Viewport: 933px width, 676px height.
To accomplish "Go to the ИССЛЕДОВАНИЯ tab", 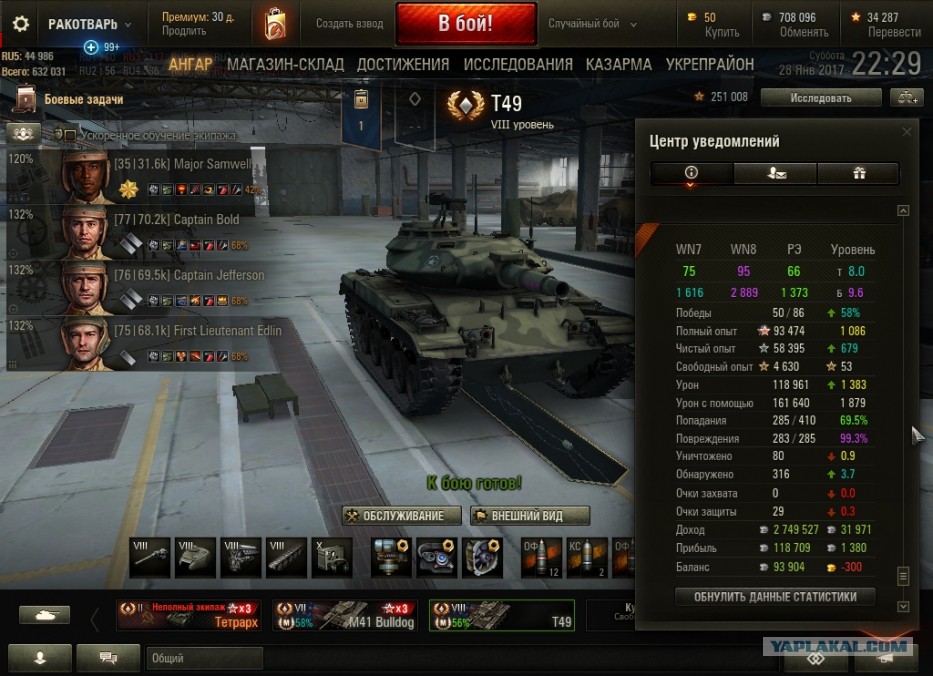I will pos(517,64).
